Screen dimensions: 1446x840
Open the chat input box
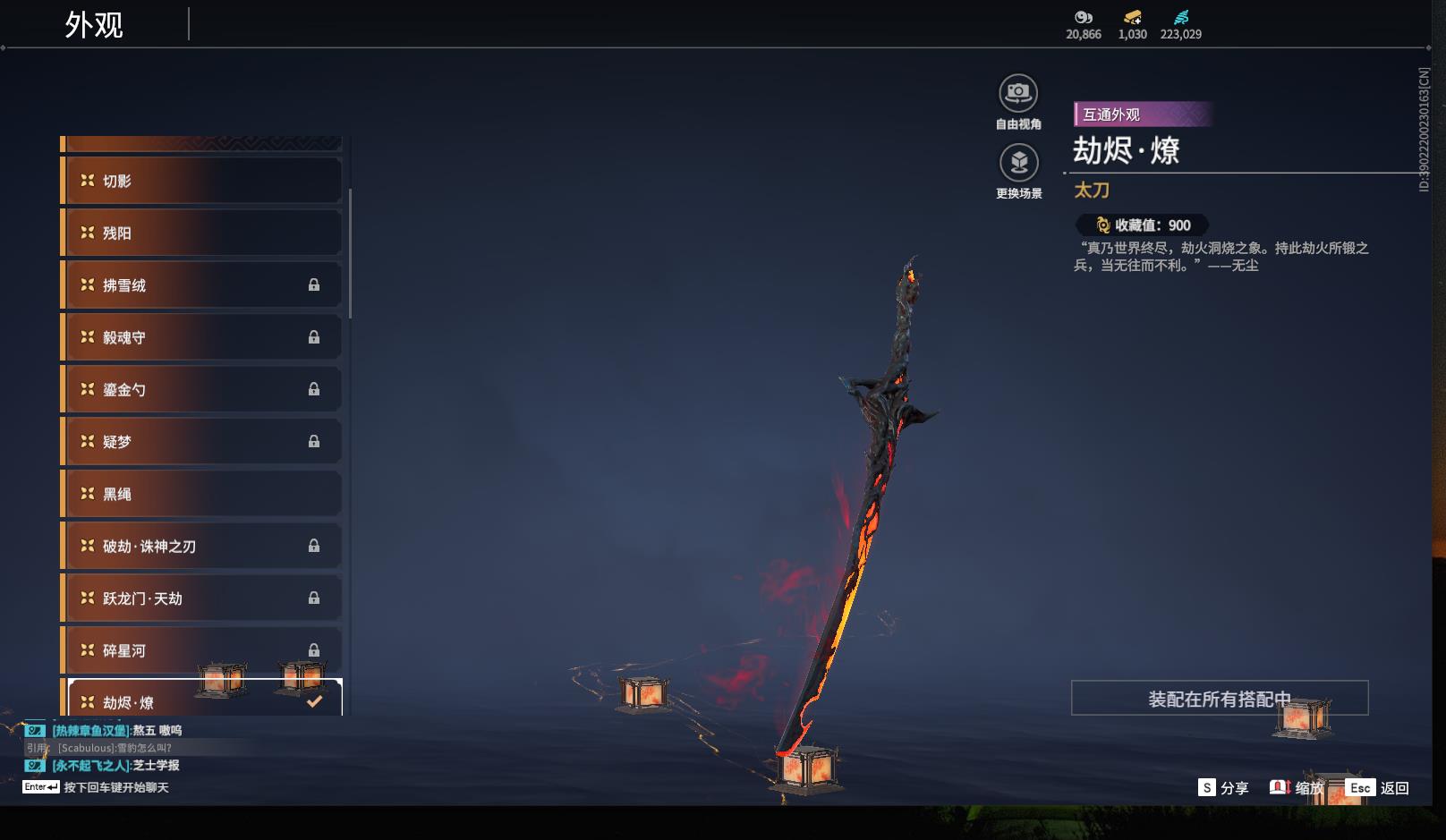pos(115,787)
